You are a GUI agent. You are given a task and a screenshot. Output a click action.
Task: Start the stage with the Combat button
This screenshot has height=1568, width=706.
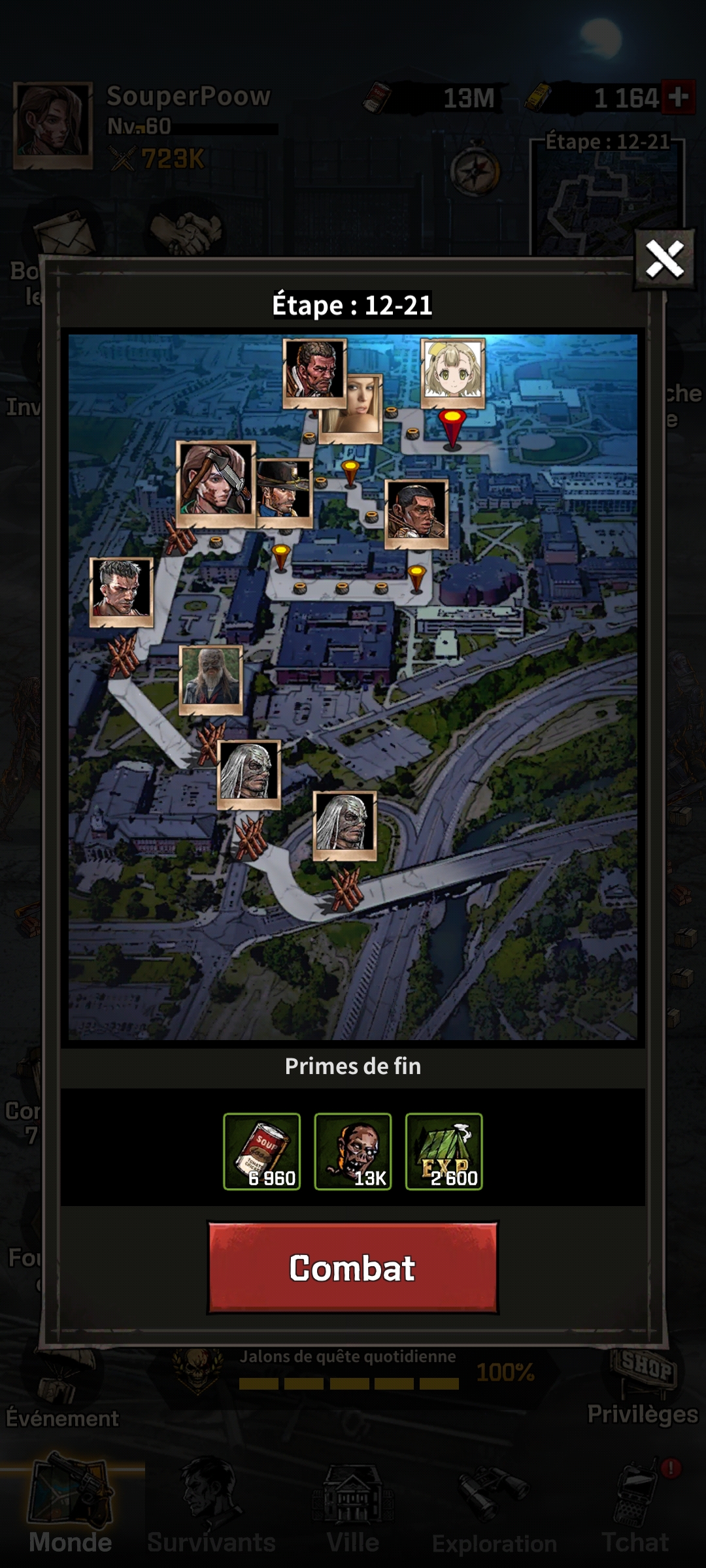[352, 1268]
